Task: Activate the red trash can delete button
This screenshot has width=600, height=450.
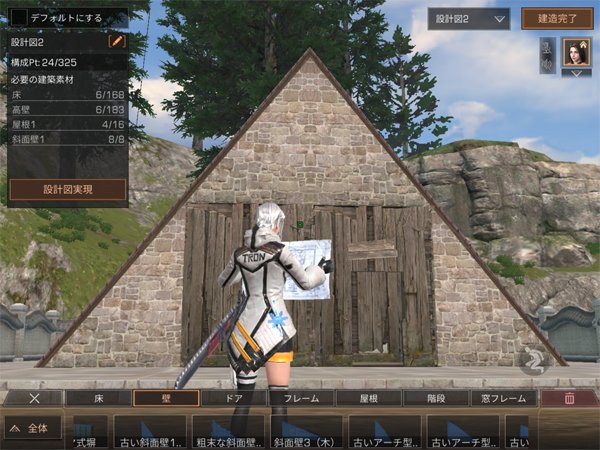Action: pyautogui.click(x=569, y=398)
